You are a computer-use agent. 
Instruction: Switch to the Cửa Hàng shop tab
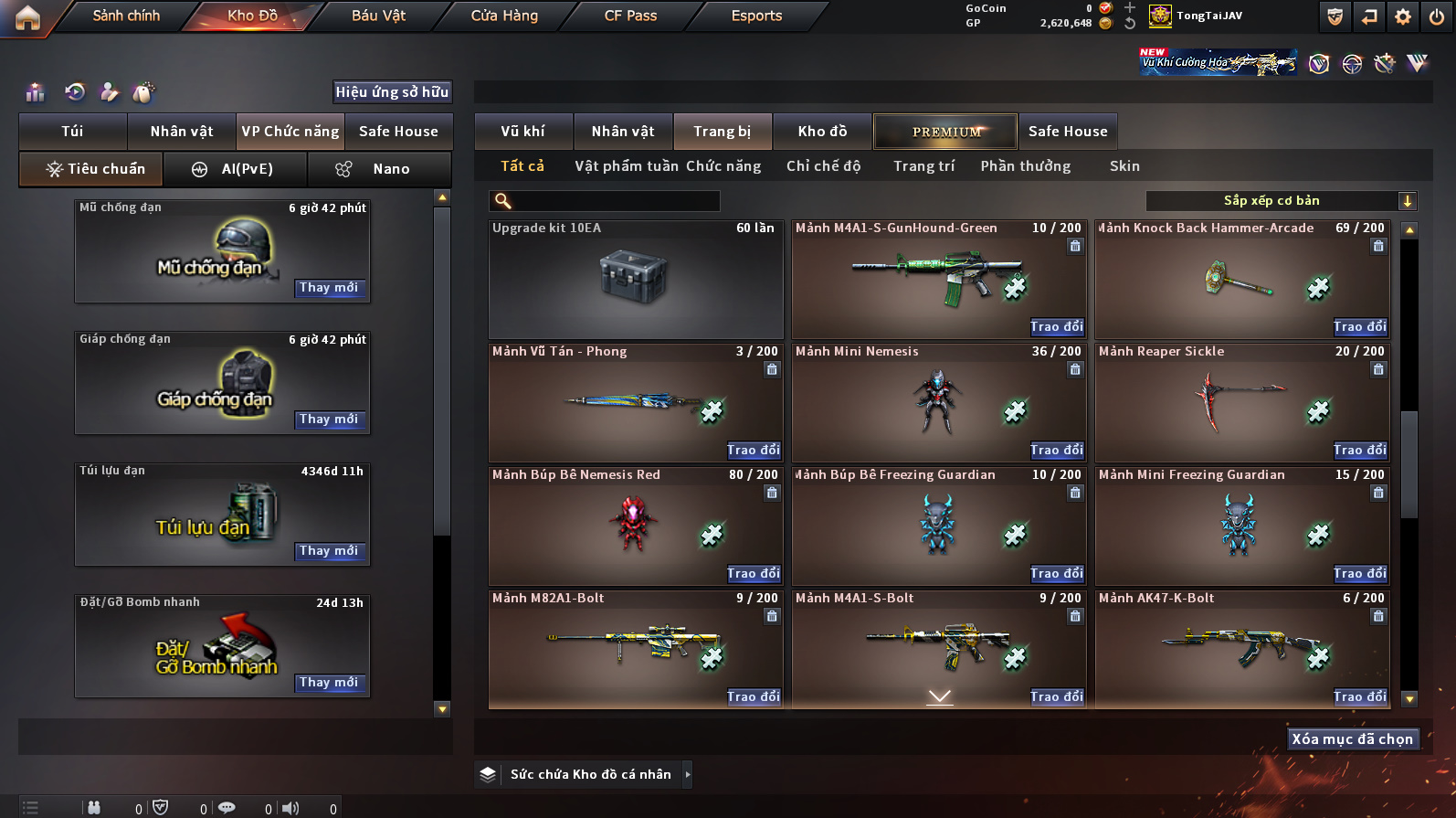504,16
